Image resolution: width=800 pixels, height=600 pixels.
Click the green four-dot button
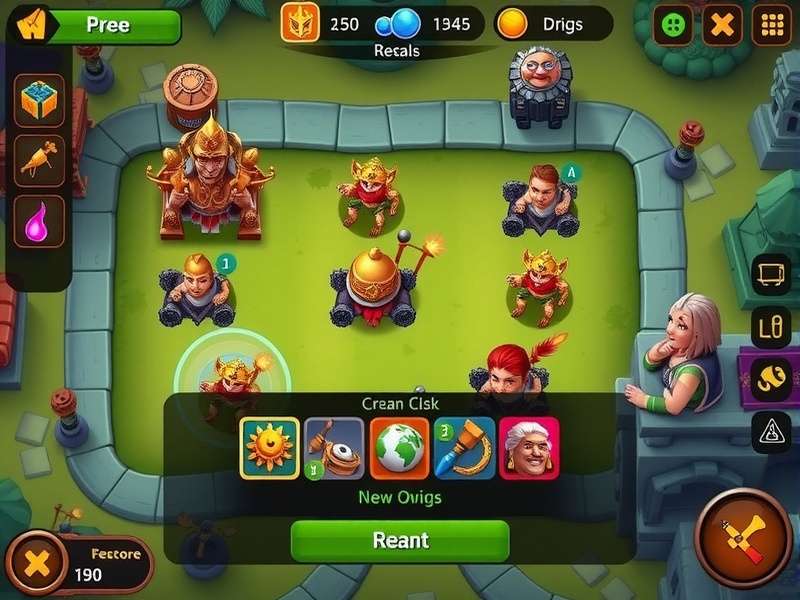click(x=673, y=25)
